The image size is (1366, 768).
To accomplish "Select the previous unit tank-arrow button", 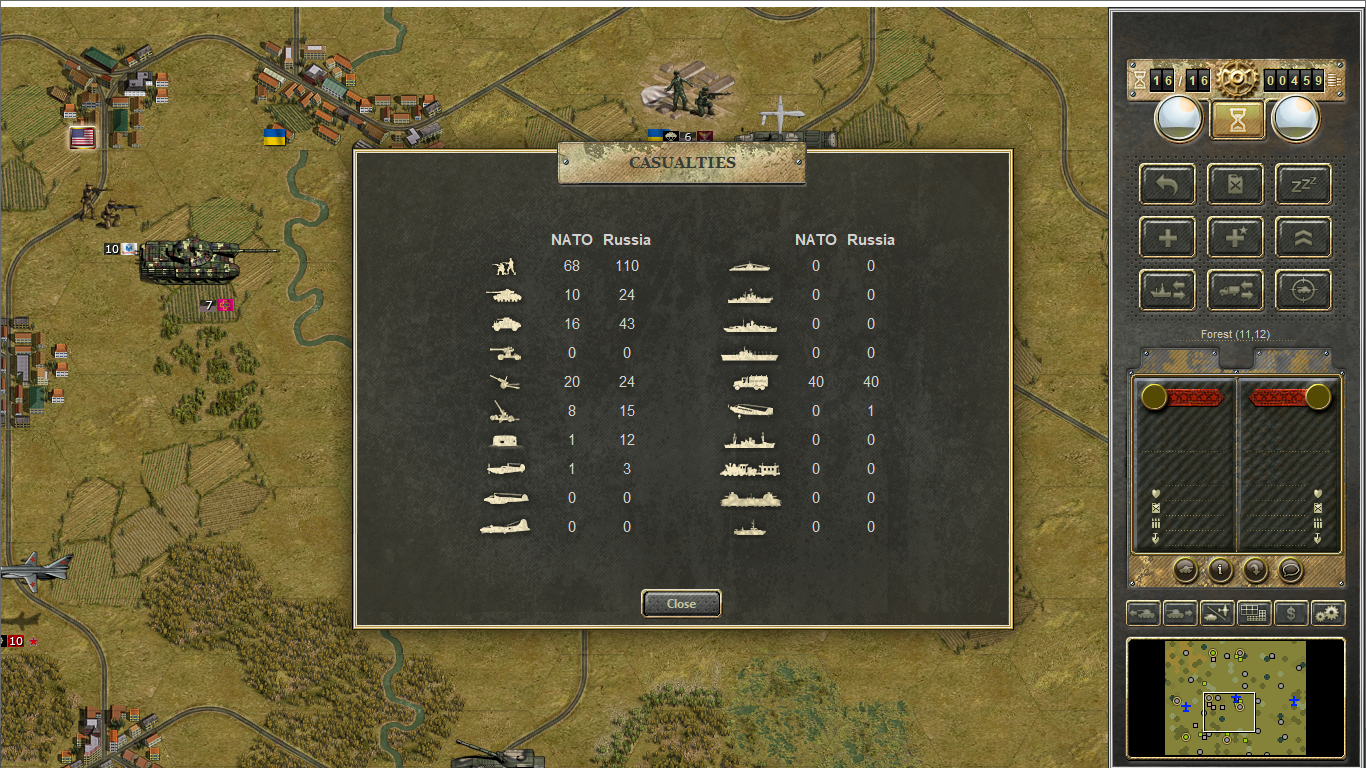I will (x=1143, y=613).
